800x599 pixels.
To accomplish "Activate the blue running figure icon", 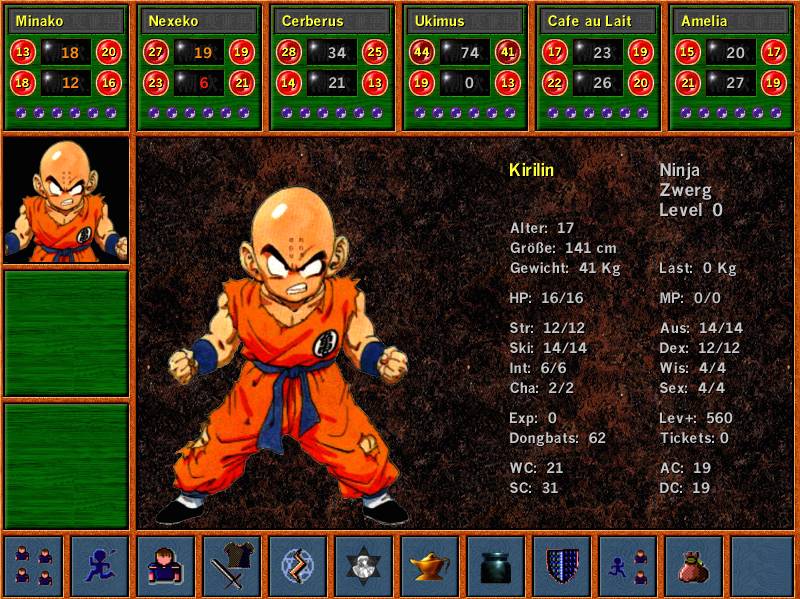I will coord(99,566).
